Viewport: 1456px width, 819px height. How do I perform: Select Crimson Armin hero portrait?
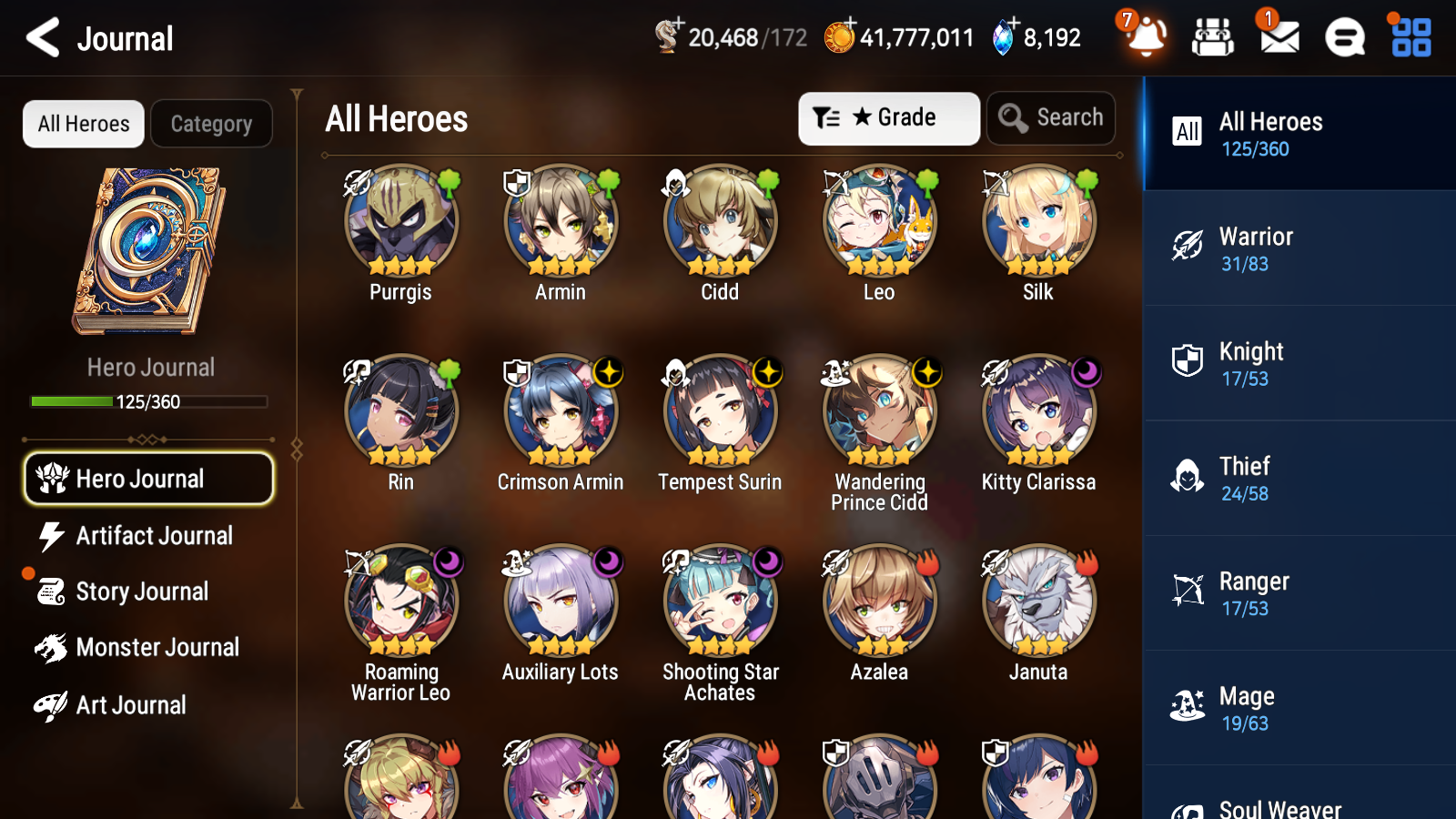(560, 411)
